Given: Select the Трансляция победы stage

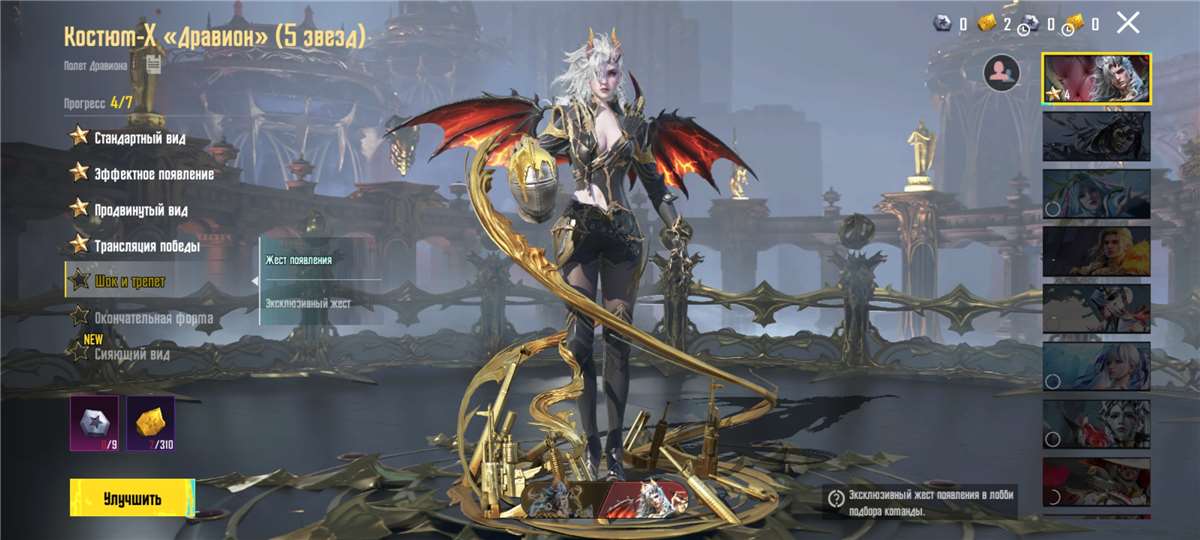Looking at the screenshot, I should click(x=146, y=246).
